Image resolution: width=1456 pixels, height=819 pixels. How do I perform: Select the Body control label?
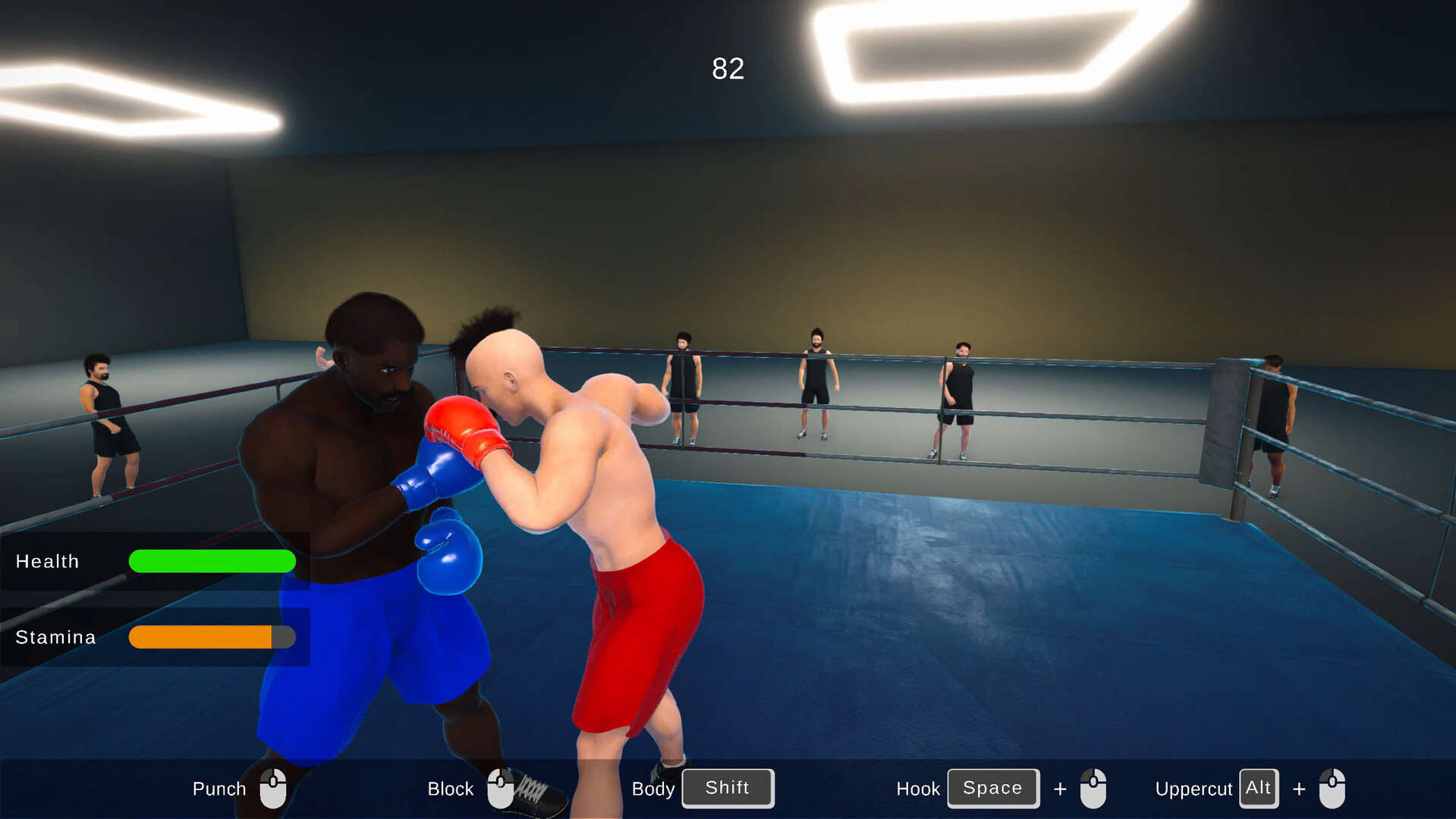tap(653, 788)
